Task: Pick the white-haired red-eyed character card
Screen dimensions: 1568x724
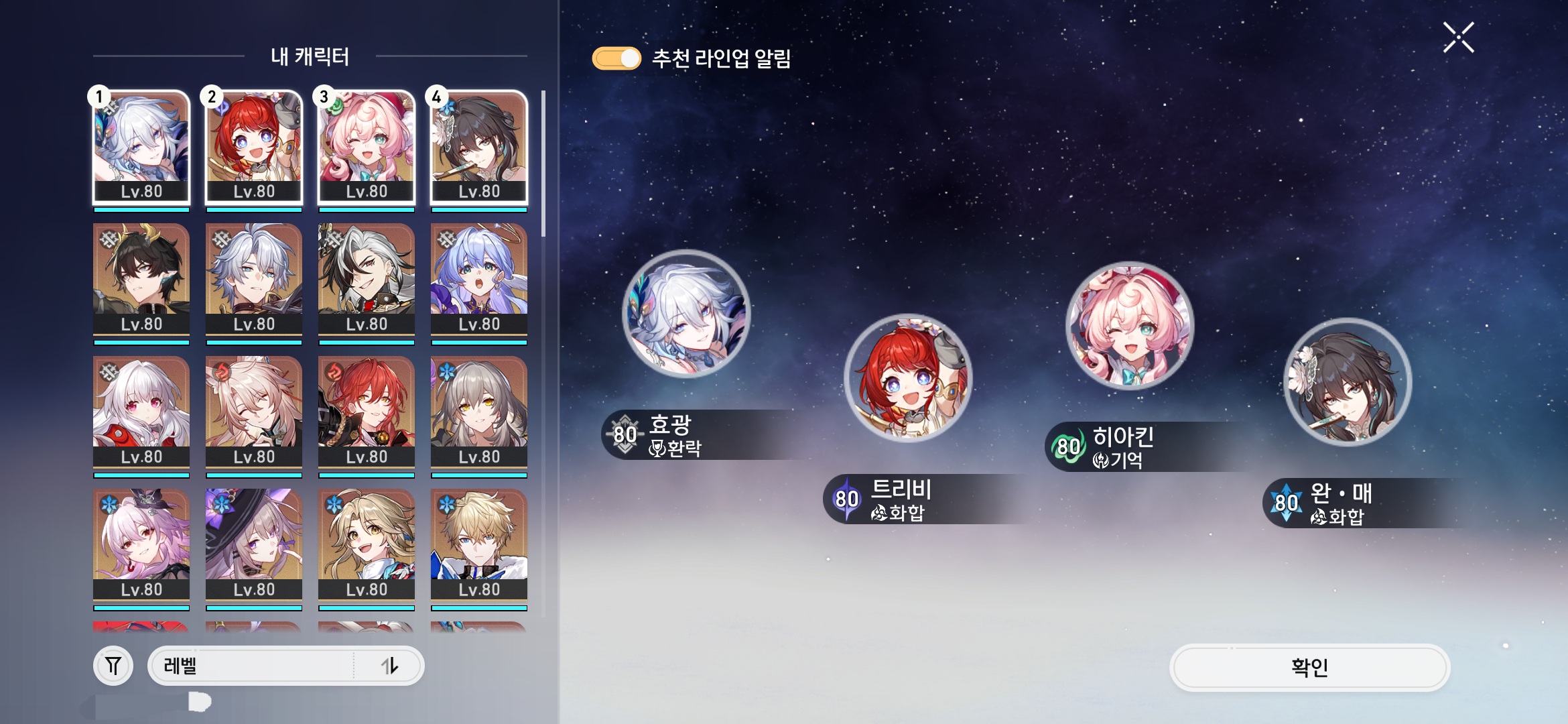Action: coord(141,411)
